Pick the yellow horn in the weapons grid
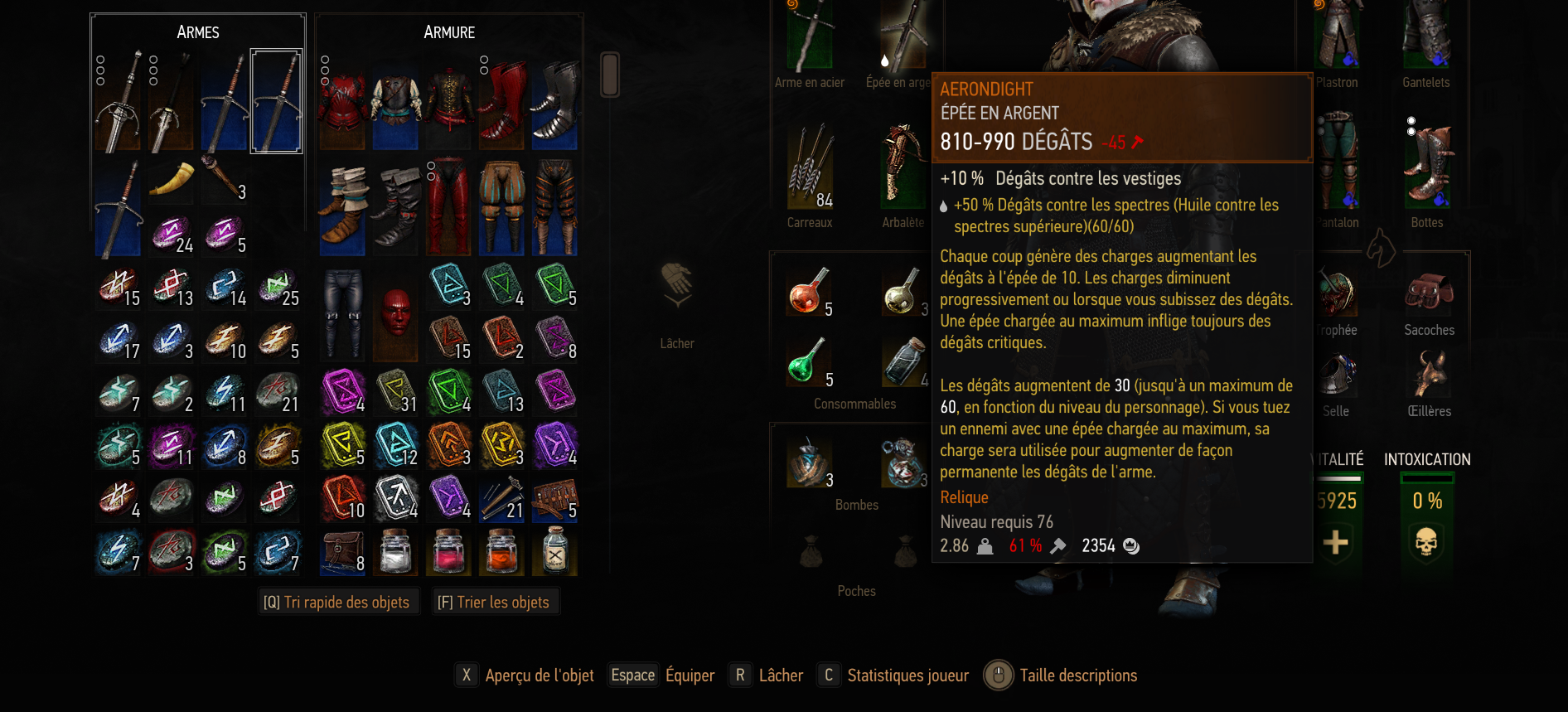 [171, 178]
